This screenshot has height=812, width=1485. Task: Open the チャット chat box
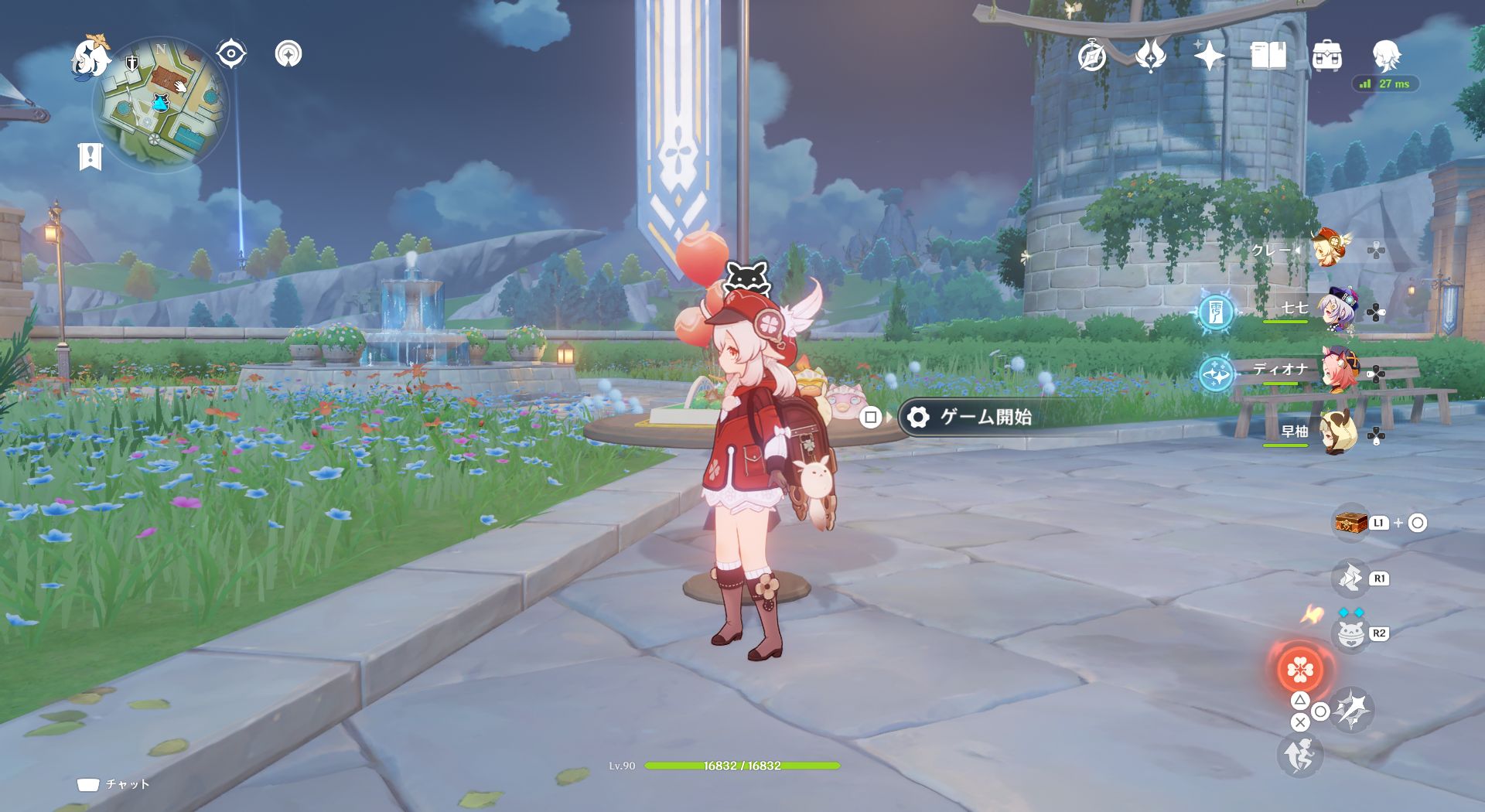(114, 784)
